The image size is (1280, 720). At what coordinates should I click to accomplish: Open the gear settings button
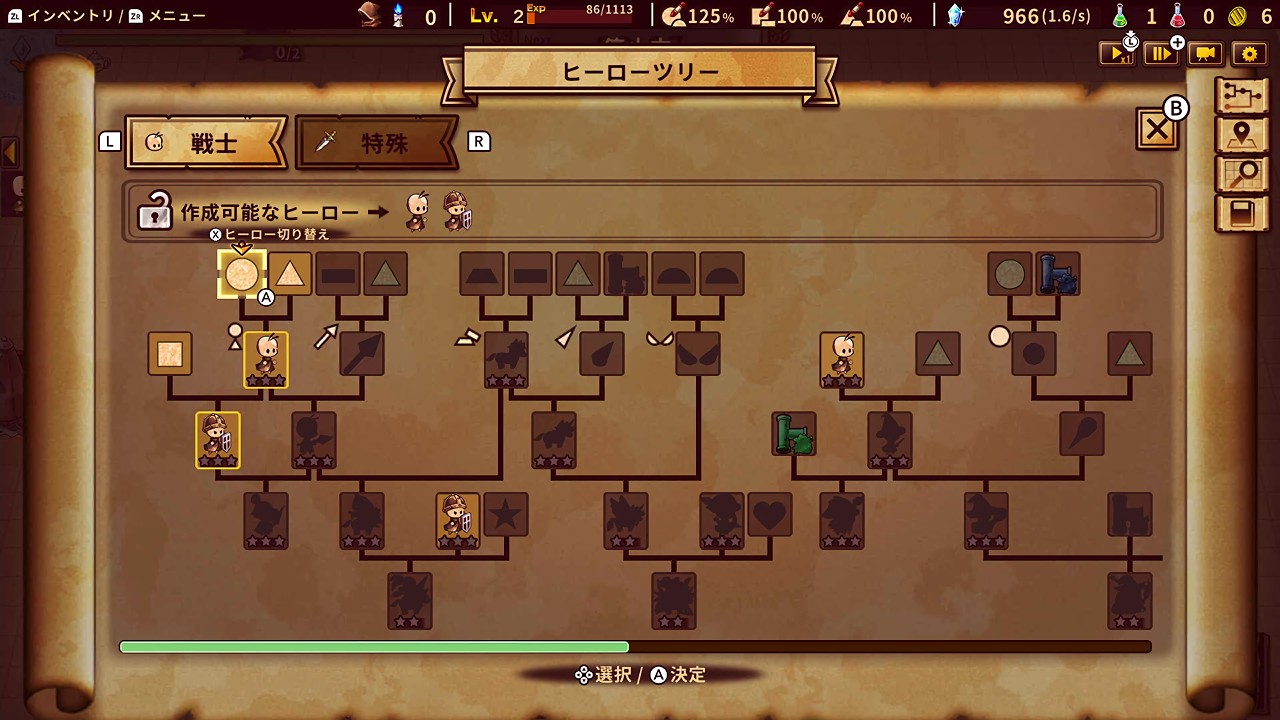[x=1248, y=54]
